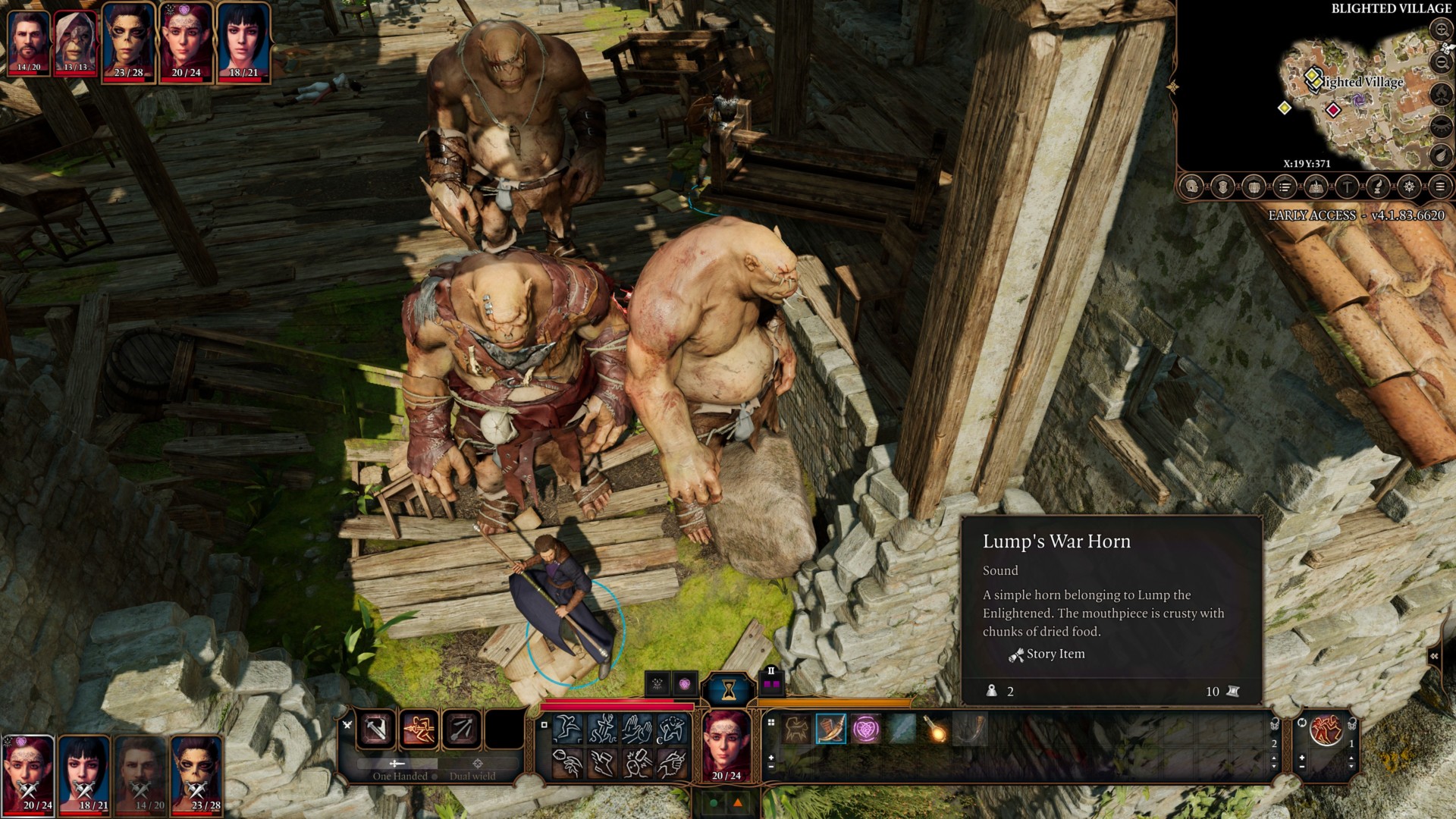Open the game menu (three lines) button
The image size is (1456, 819).
[1440, 187]
